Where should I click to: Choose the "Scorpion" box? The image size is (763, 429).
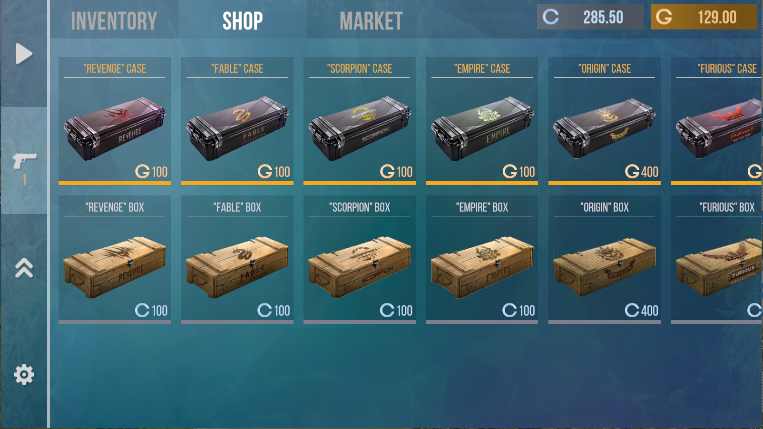tap(360, 260)
